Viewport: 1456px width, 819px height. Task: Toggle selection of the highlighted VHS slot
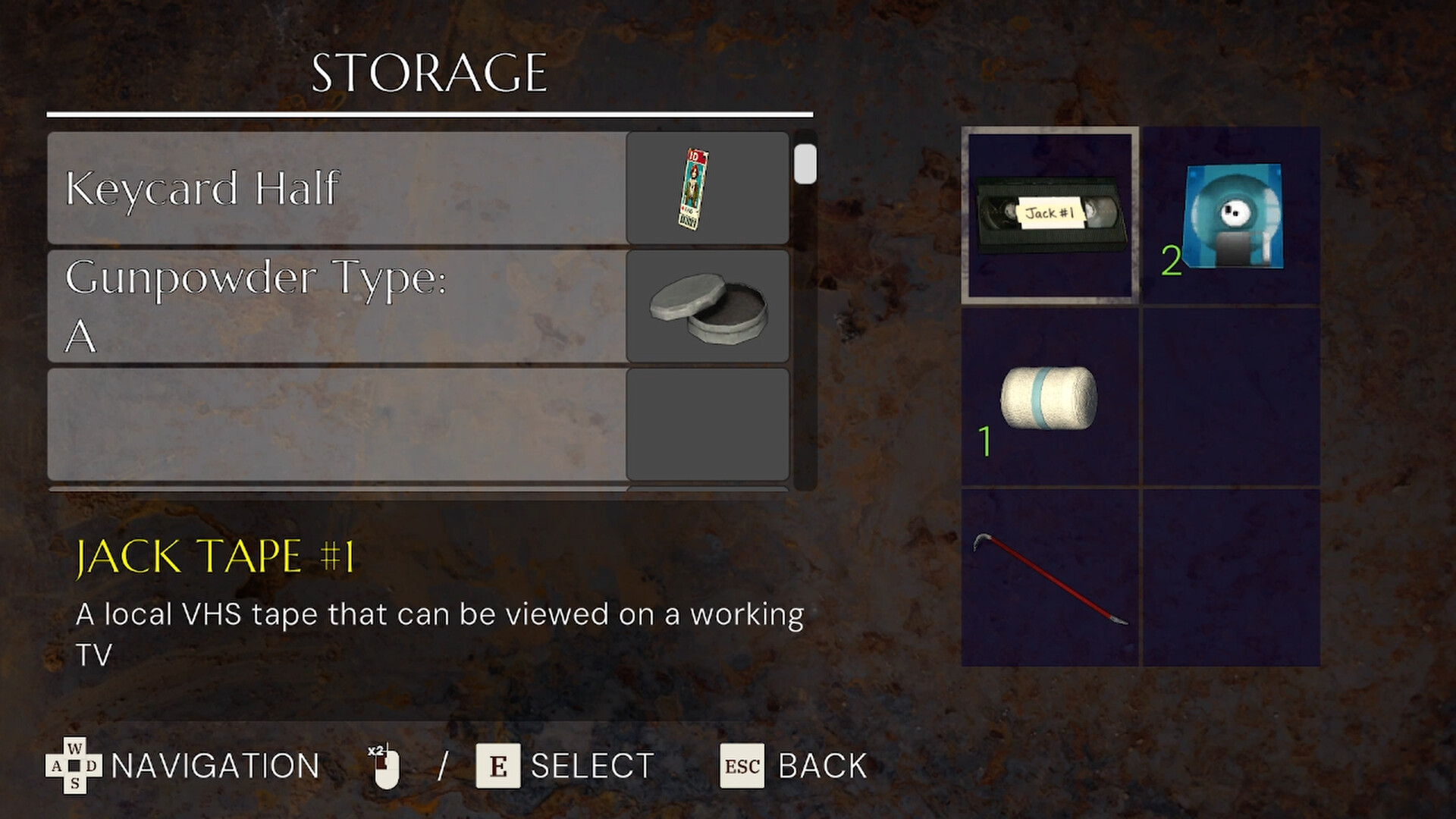click(1050, 216)
